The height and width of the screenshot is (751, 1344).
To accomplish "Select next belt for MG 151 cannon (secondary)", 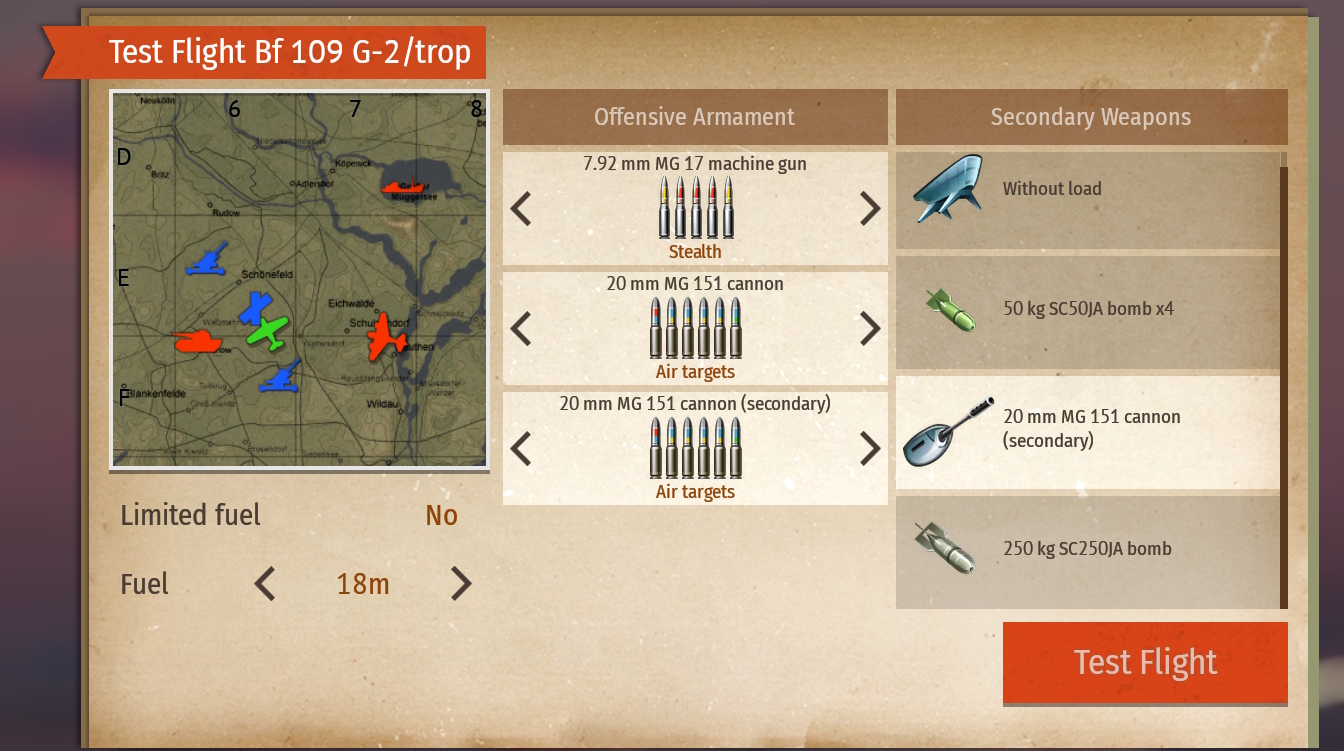I will tap(870, 448).
